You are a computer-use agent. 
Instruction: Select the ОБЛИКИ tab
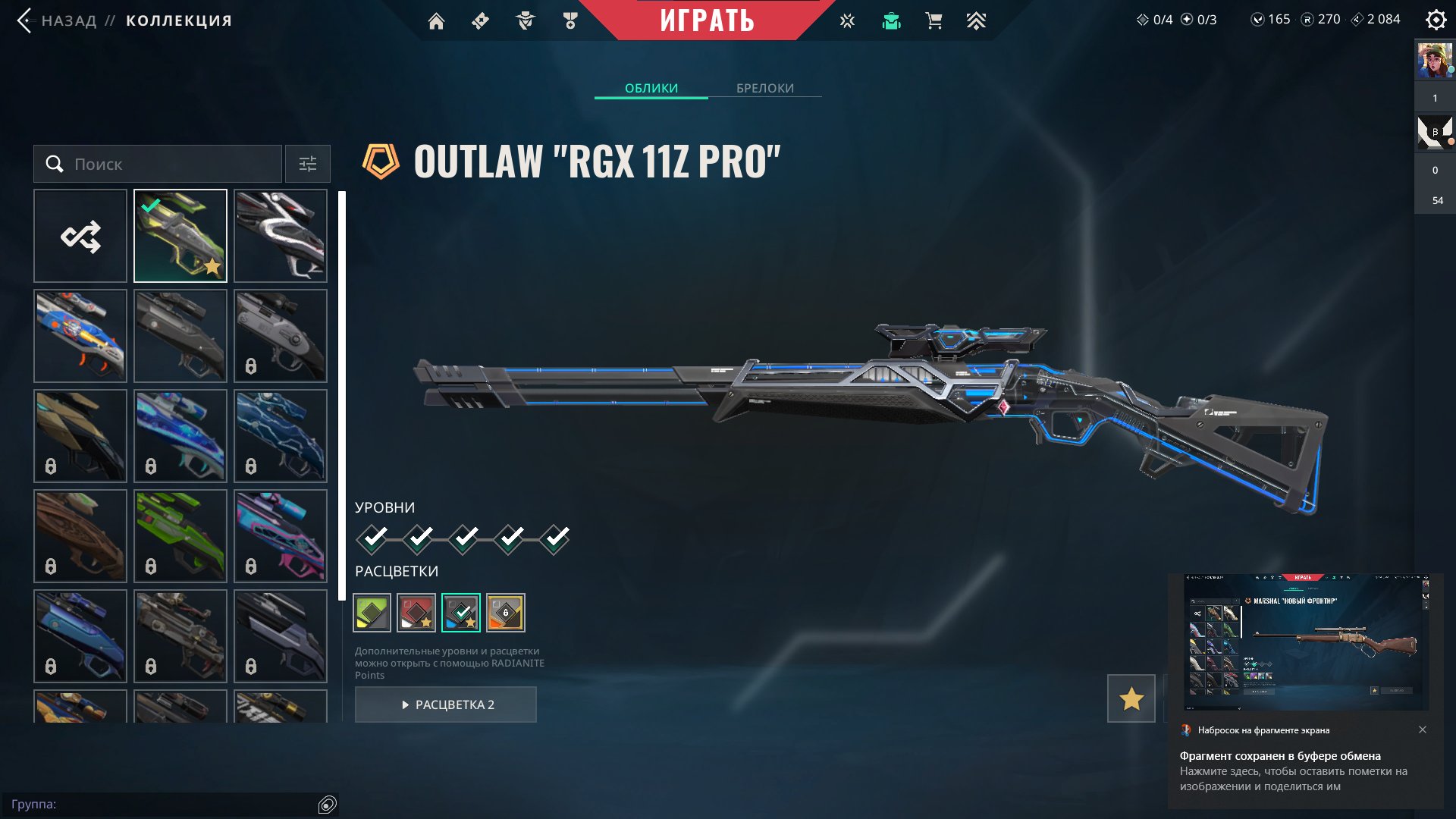[651, 88]
